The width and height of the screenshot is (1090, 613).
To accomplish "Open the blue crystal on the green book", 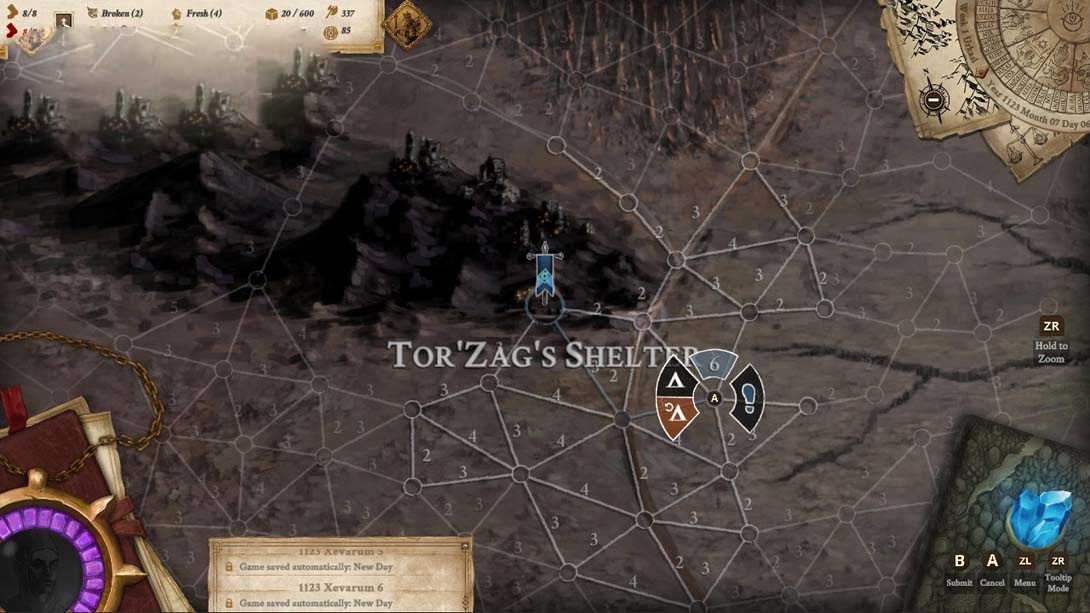I will pos(1040,517).
